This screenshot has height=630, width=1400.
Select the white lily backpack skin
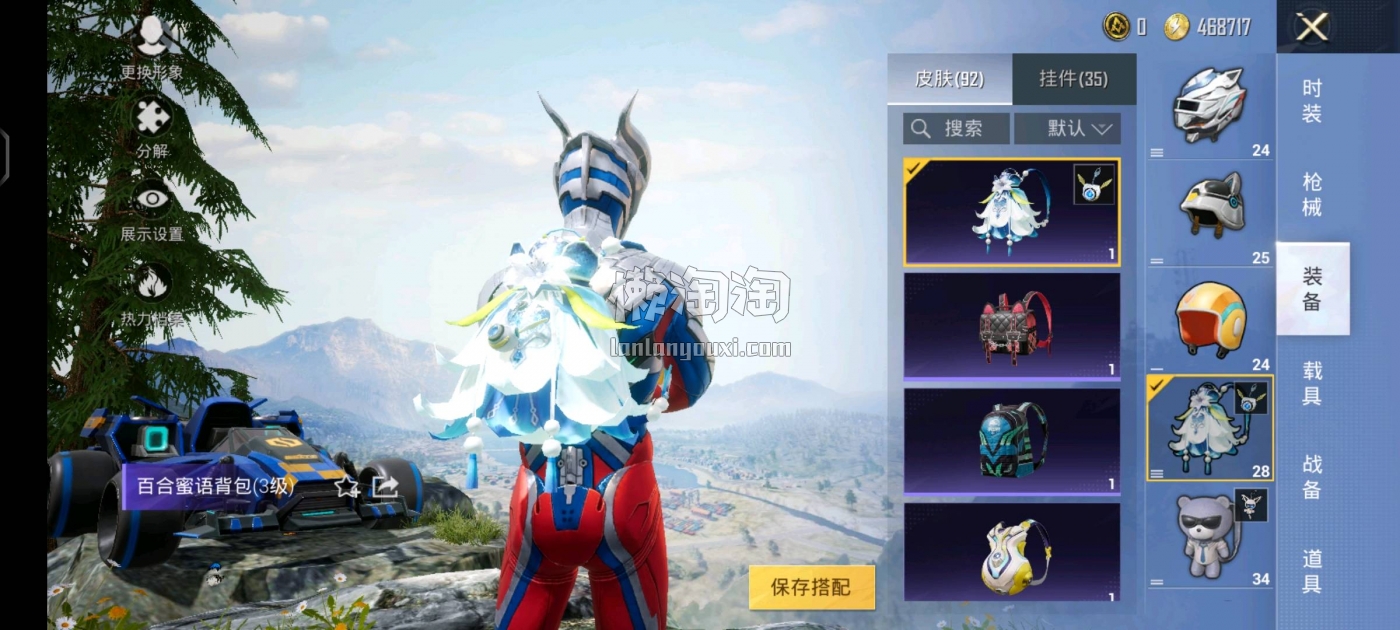point(1011,212)
